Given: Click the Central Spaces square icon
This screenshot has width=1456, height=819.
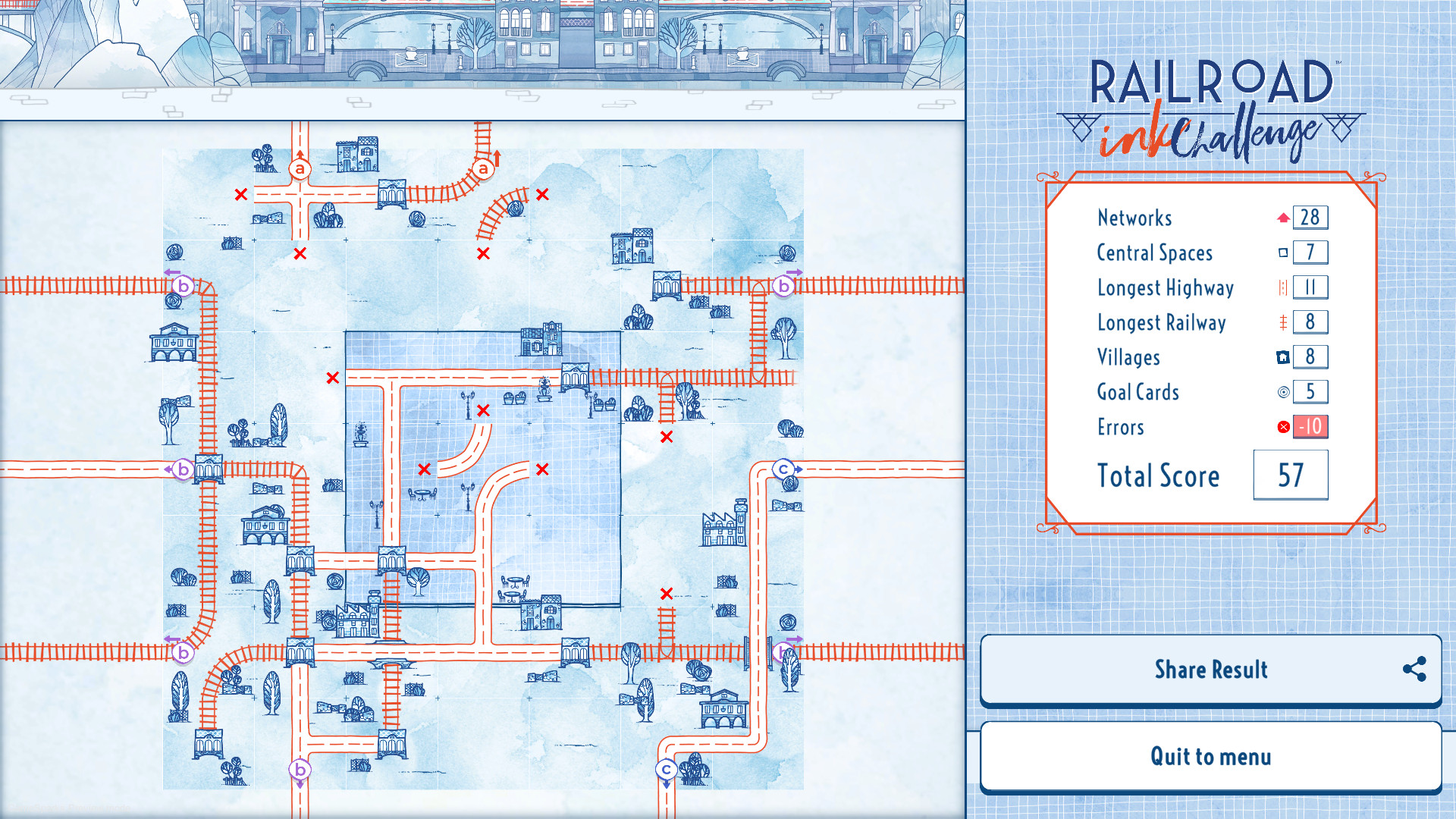Looking at the screenshot, I should point(1283,253).
